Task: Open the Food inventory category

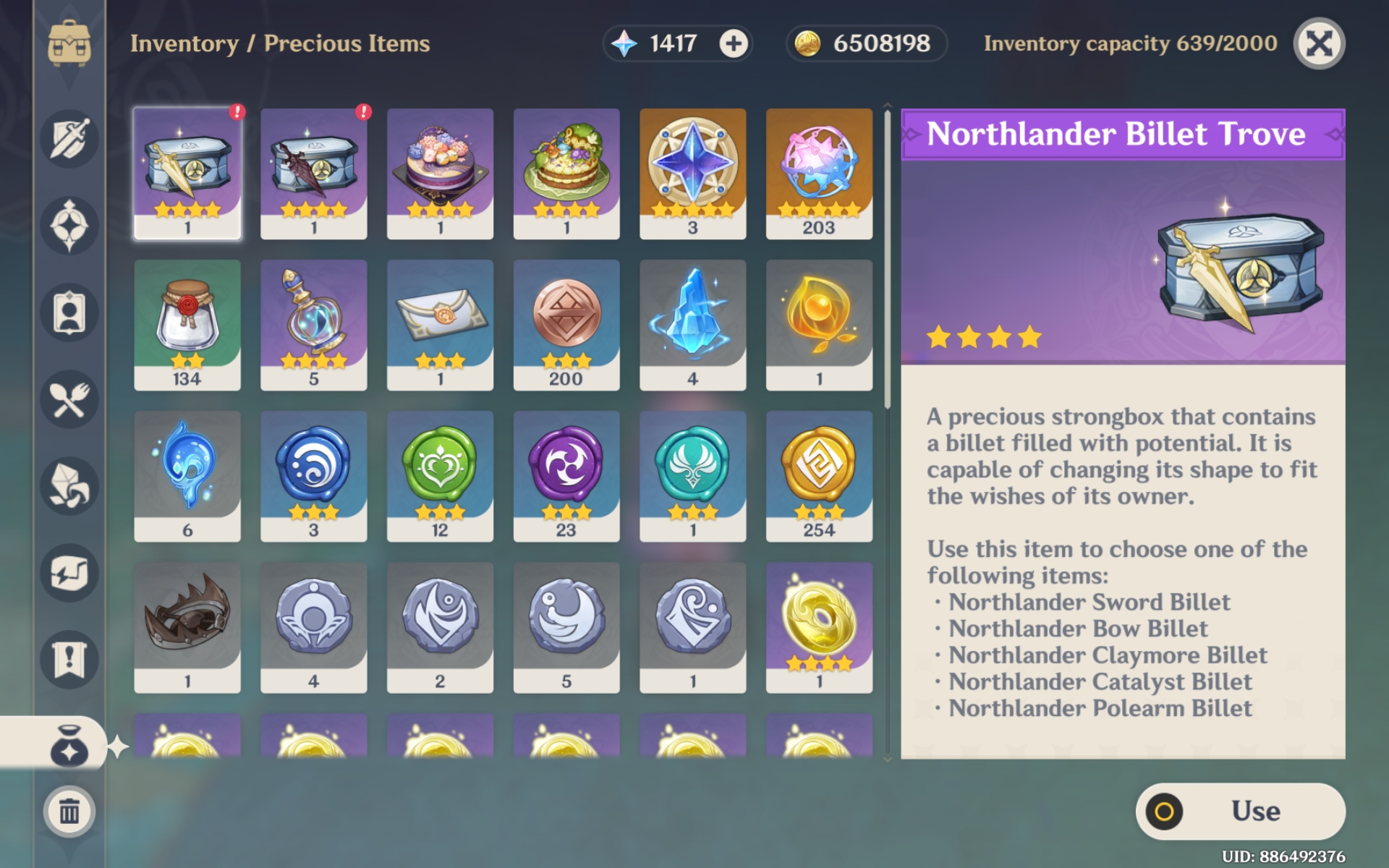Action: coord(69,398)
